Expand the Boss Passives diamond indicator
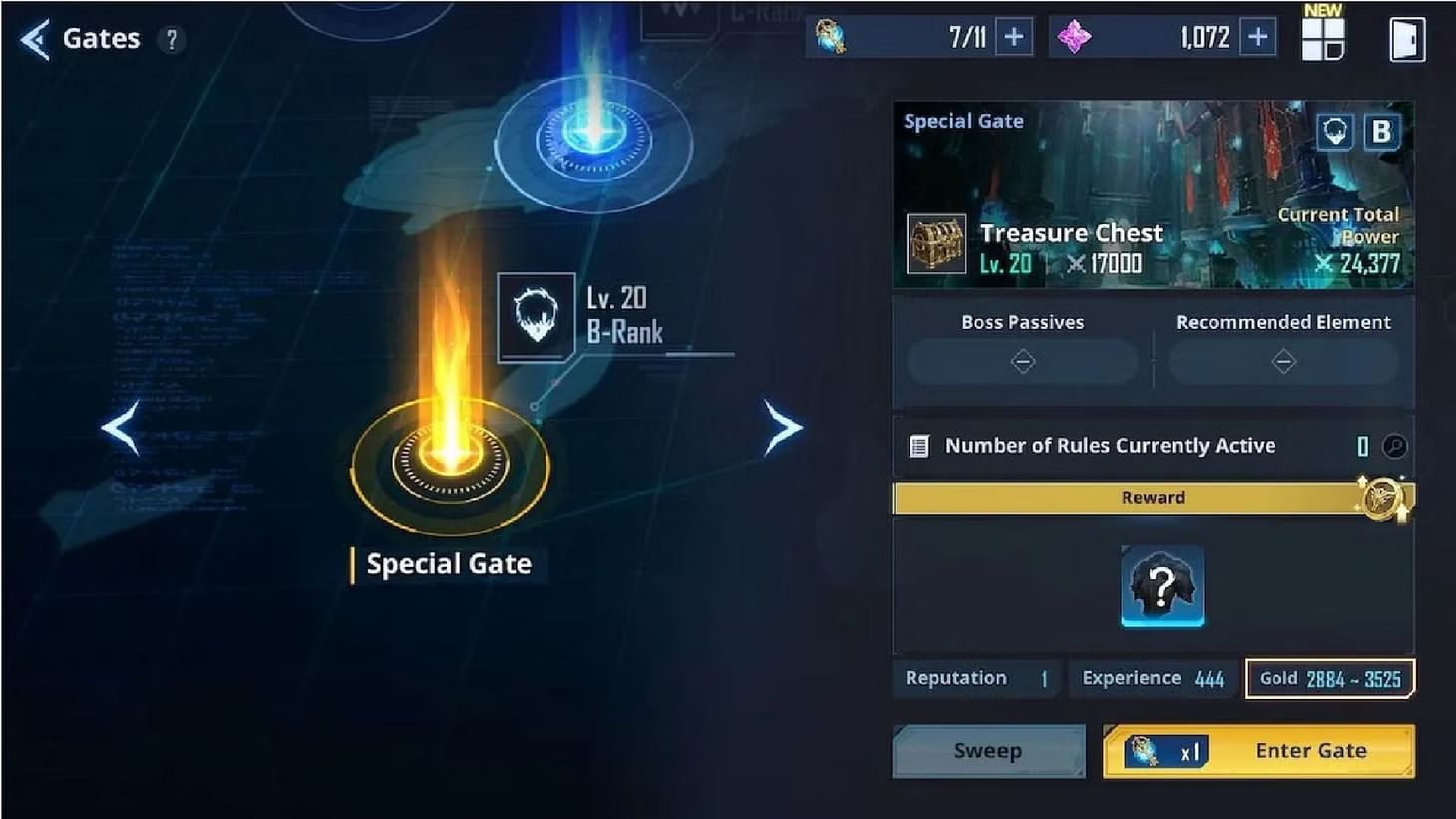The image size is (1456, 819). [1022, 362]
